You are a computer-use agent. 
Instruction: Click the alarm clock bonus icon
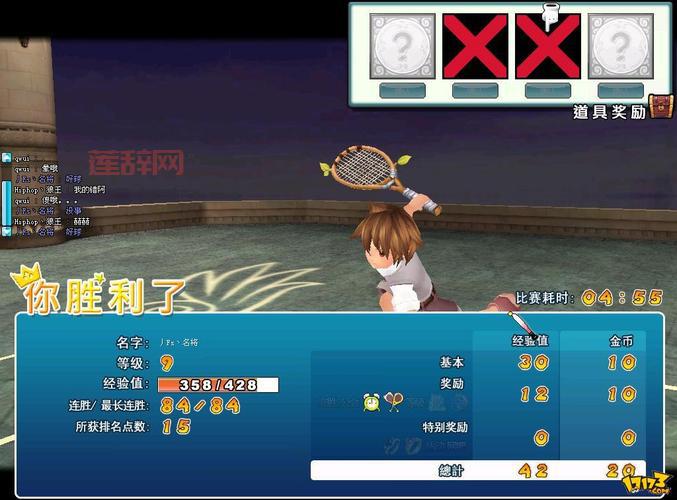coord(372,402)
